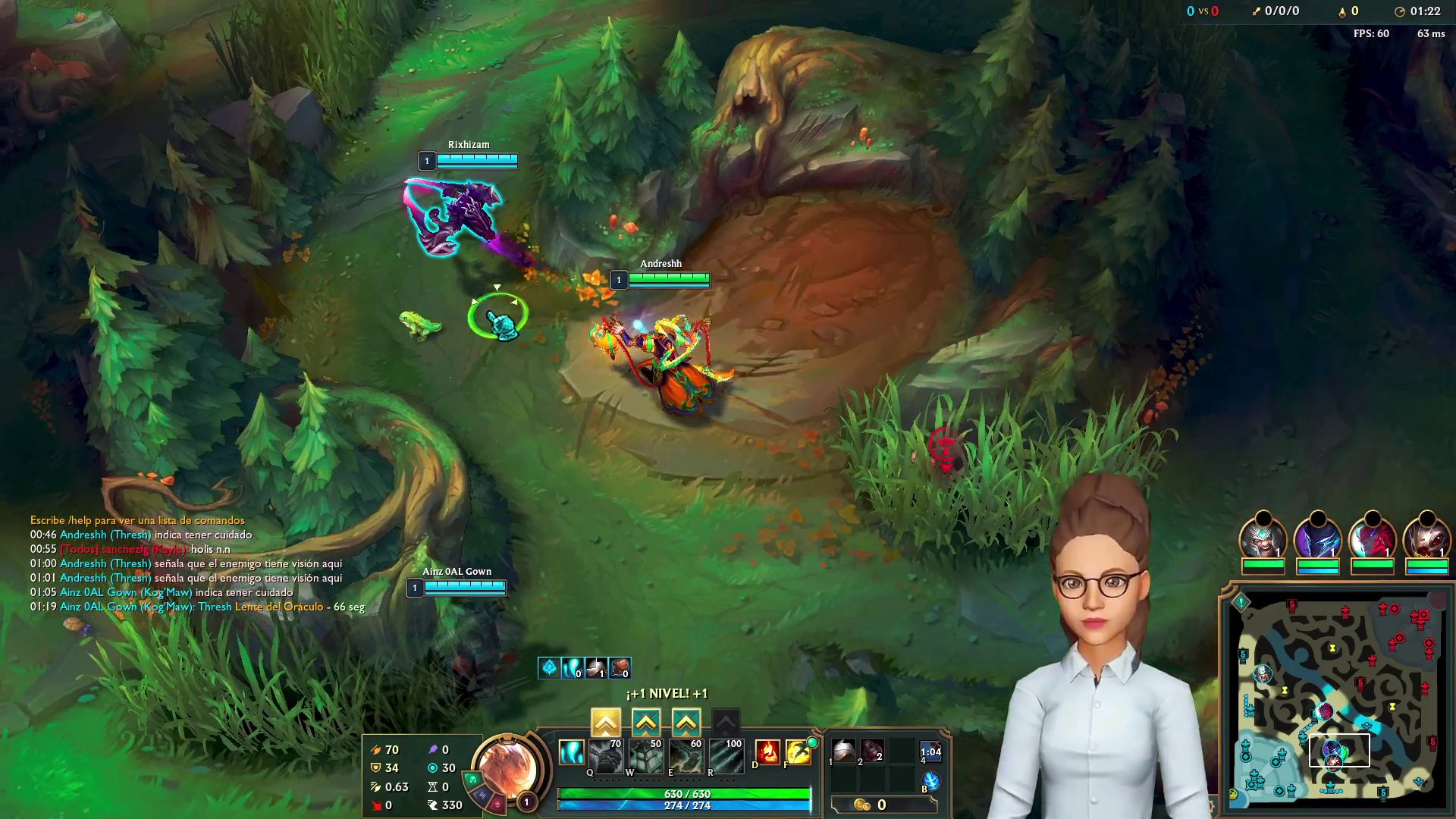Screen dimensions: 1456x819
Task: Select the Kog'Maw ally portrait
Action: coord(1426,538)
